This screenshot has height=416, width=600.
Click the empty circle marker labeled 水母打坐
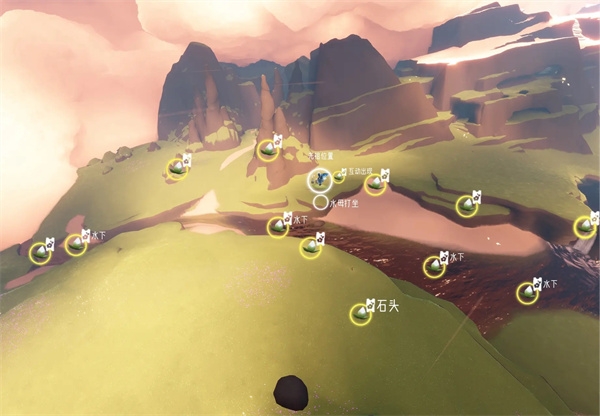pyautogui.click(x=320, y=202)
